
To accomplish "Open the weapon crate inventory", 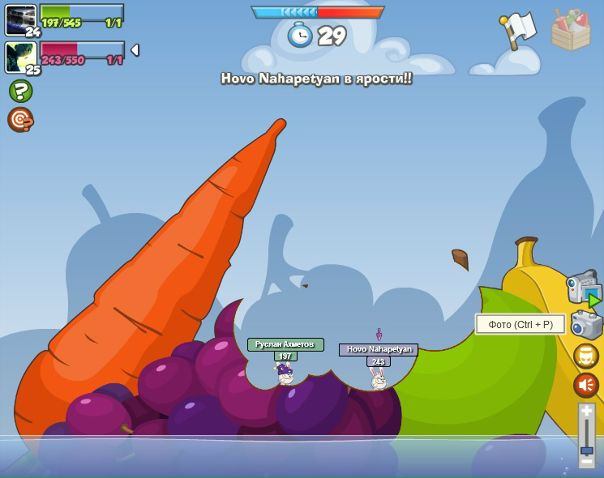I will click(570, 31).
